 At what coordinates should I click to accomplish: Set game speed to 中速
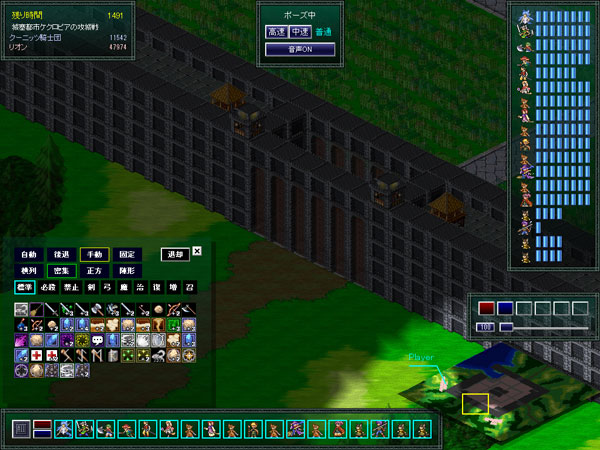tap(300, 32)
